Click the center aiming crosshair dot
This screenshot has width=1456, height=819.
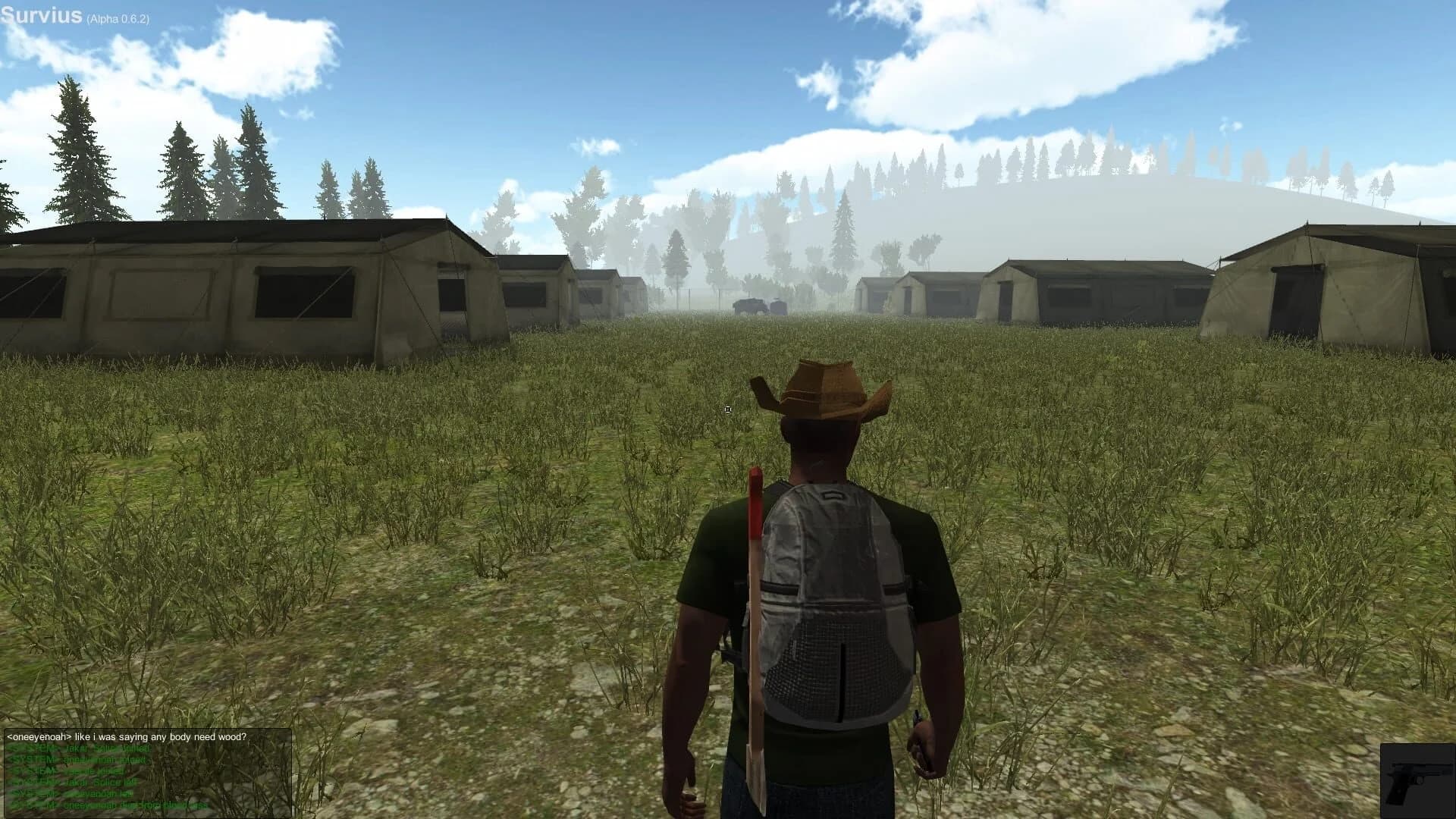727,409
